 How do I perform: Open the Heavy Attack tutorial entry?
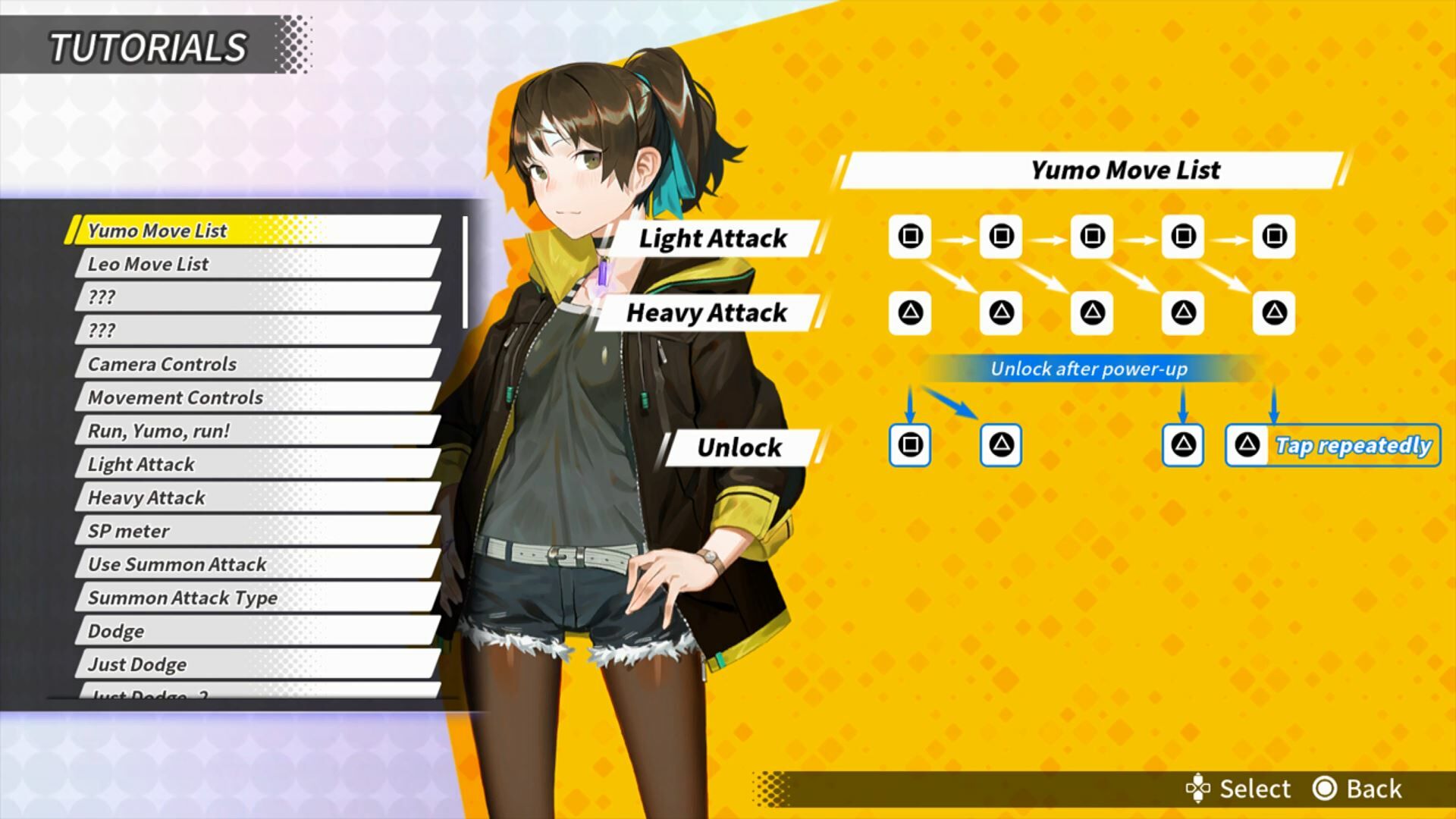256,497
